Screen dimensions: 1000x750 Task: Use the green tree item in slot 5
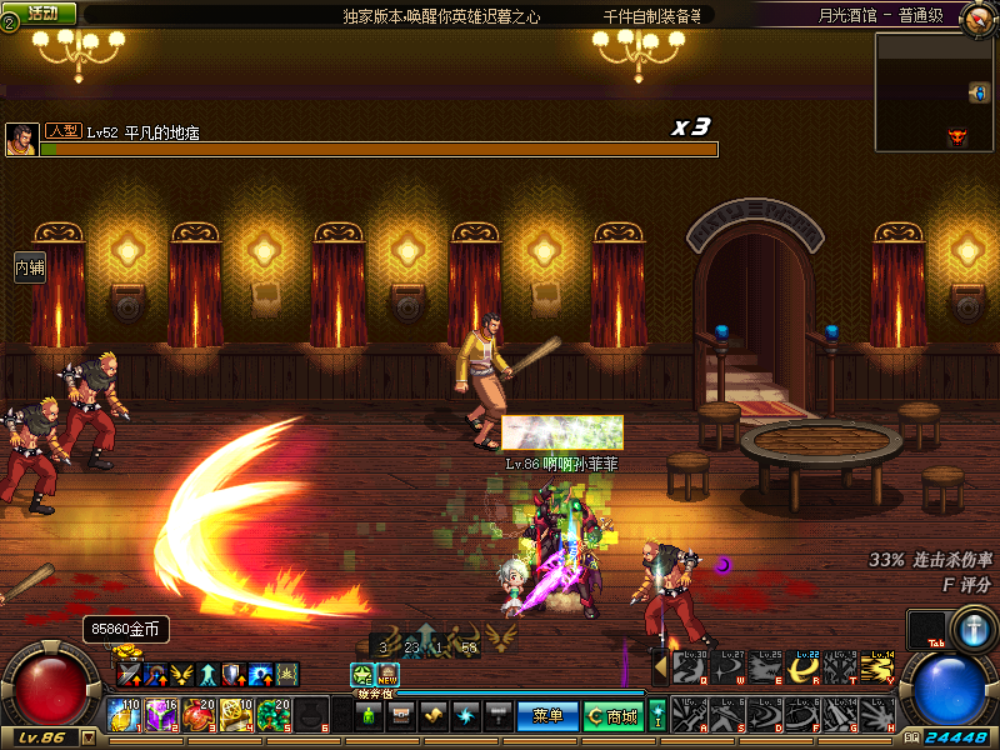click(273, 715)
